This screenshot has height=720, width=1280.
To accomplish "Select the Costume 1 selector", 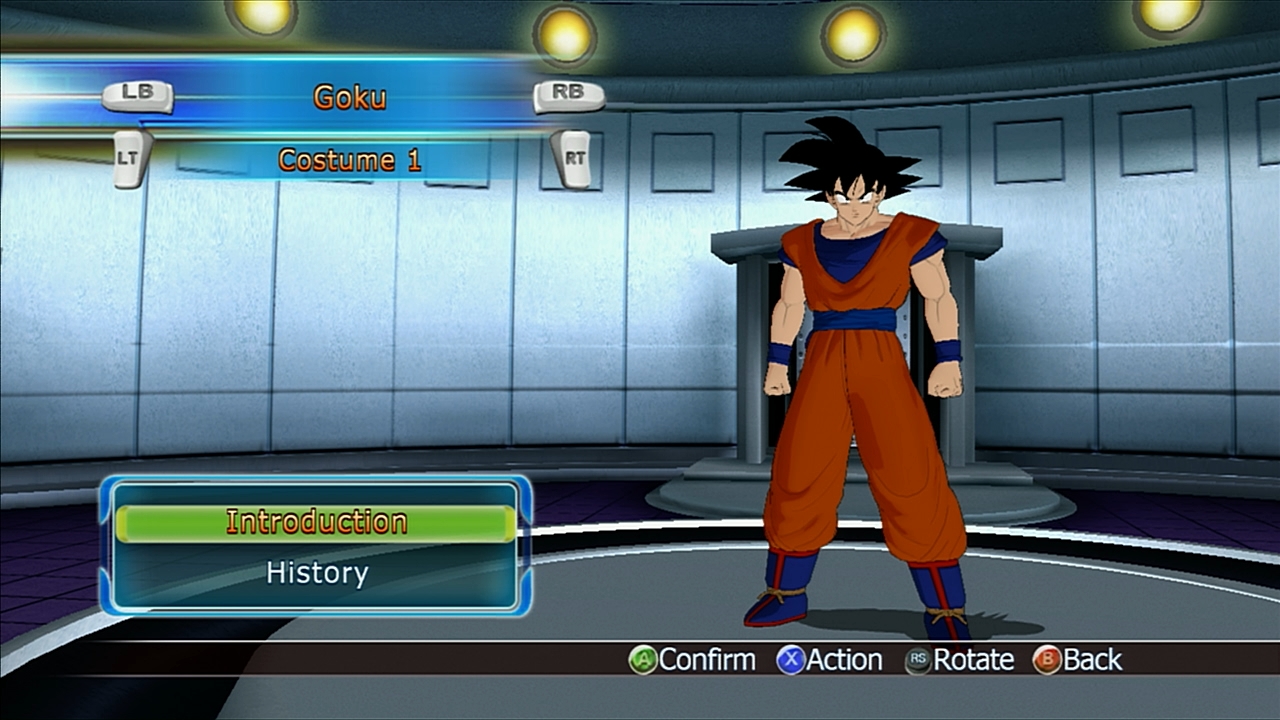I will click(x=350, y=160).
